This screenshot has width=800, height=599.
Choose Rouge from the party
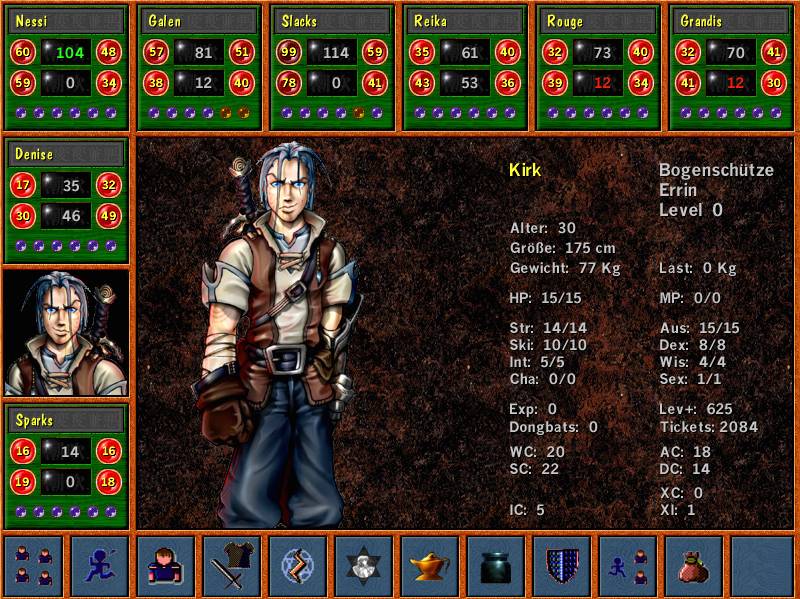pos(599,67)
